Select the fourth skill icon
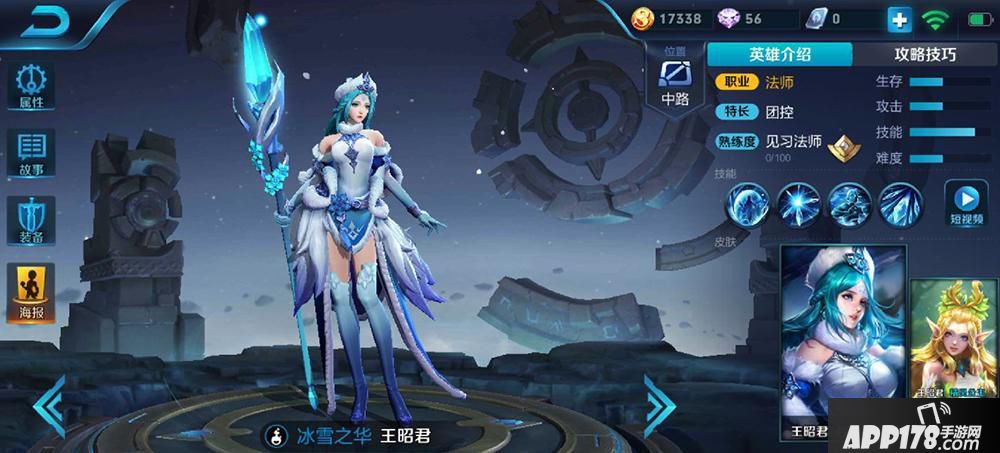This screenshot has height=453, width=1000. pyautogui.click(x=900, y=204)
